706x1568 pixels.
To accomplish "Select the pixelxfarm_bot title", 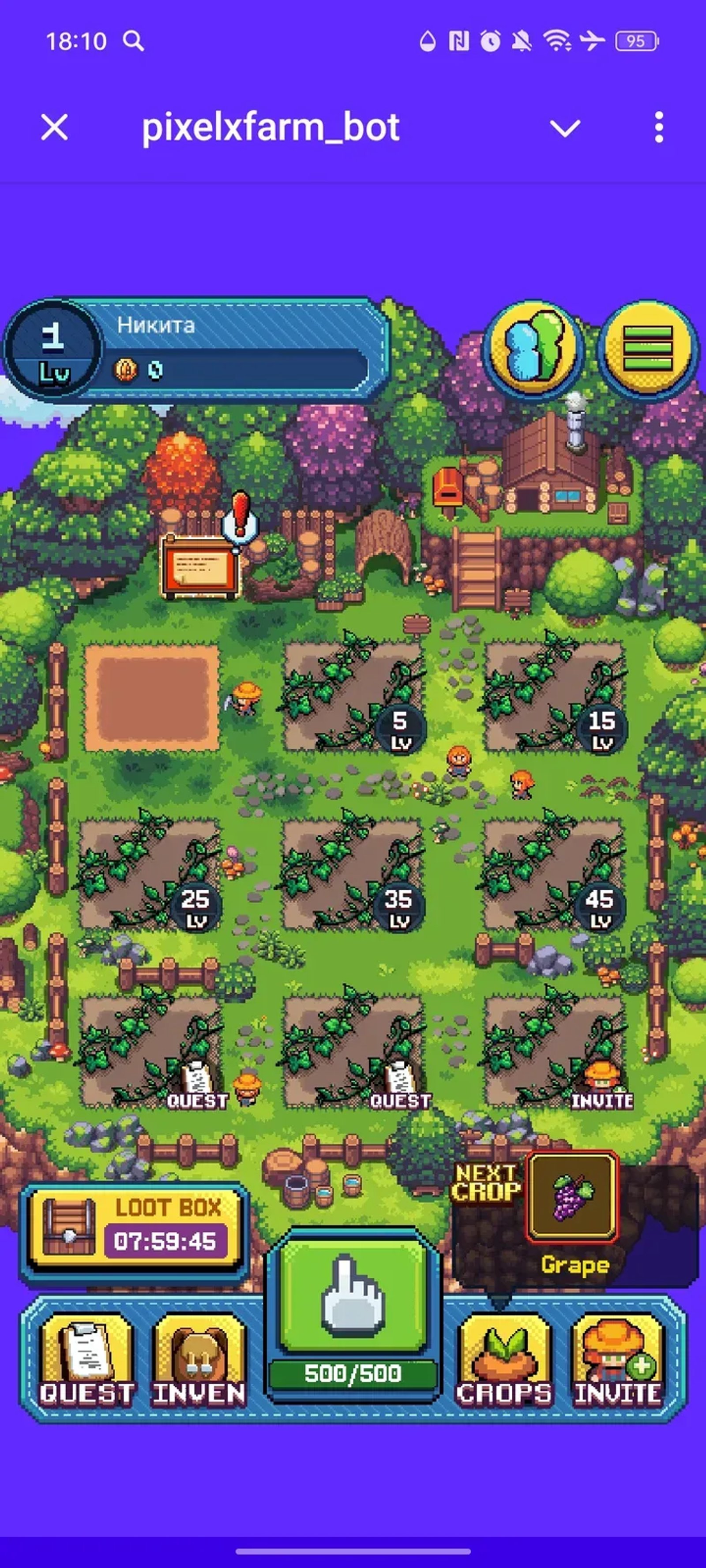I will click(x=270, y=128).
